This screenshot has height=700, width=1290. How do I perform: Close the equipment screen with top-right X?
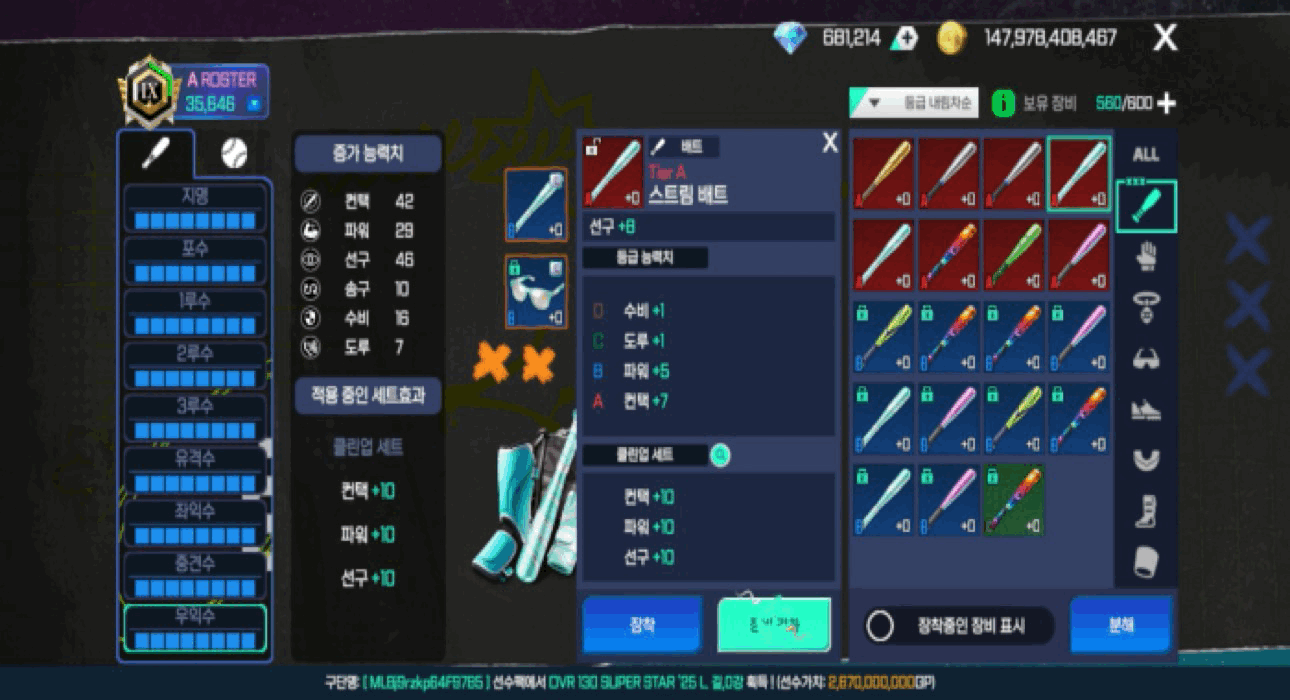[x=1165, y=39]
